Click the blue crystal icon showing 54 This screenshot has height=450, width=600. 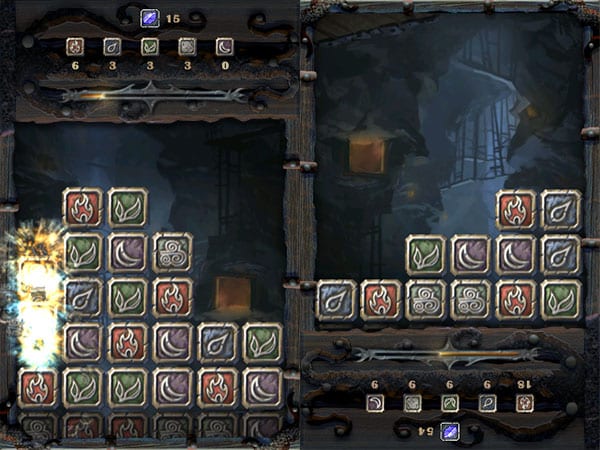(451, 432)
